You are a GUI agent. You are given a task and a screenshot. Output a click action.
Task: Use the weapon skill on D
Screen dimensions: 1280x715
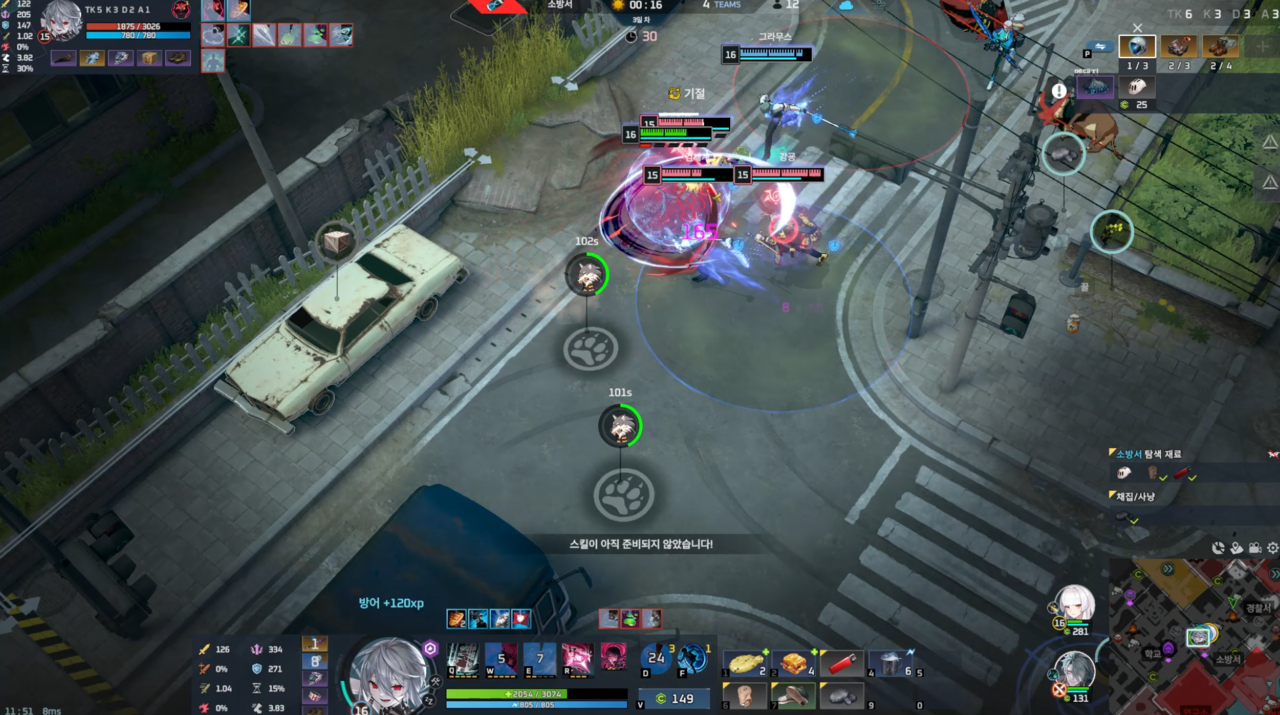point(656,658)
